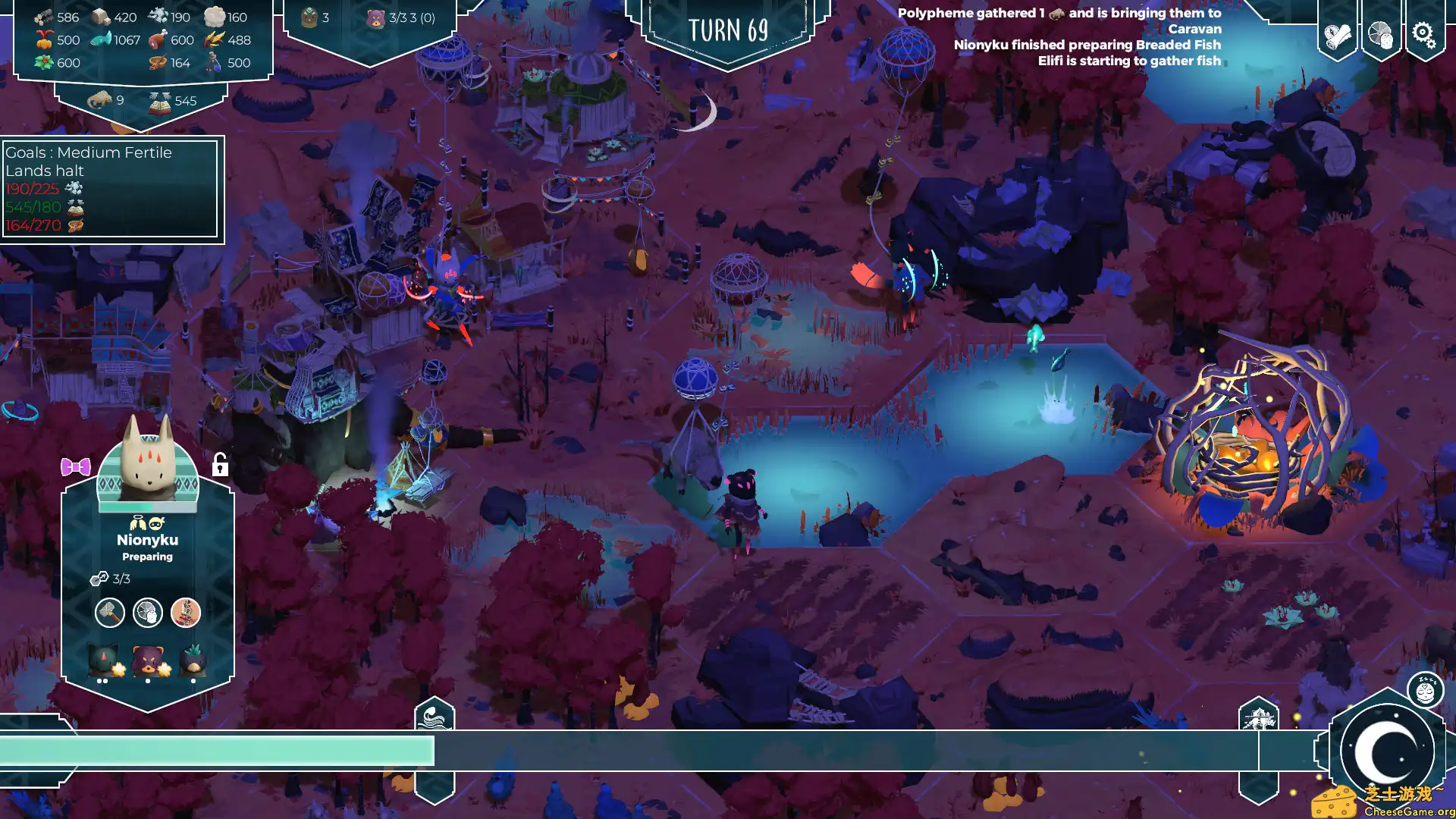
Task: Open the food wheel recipes panel
Action: [x=1380, y=35]
